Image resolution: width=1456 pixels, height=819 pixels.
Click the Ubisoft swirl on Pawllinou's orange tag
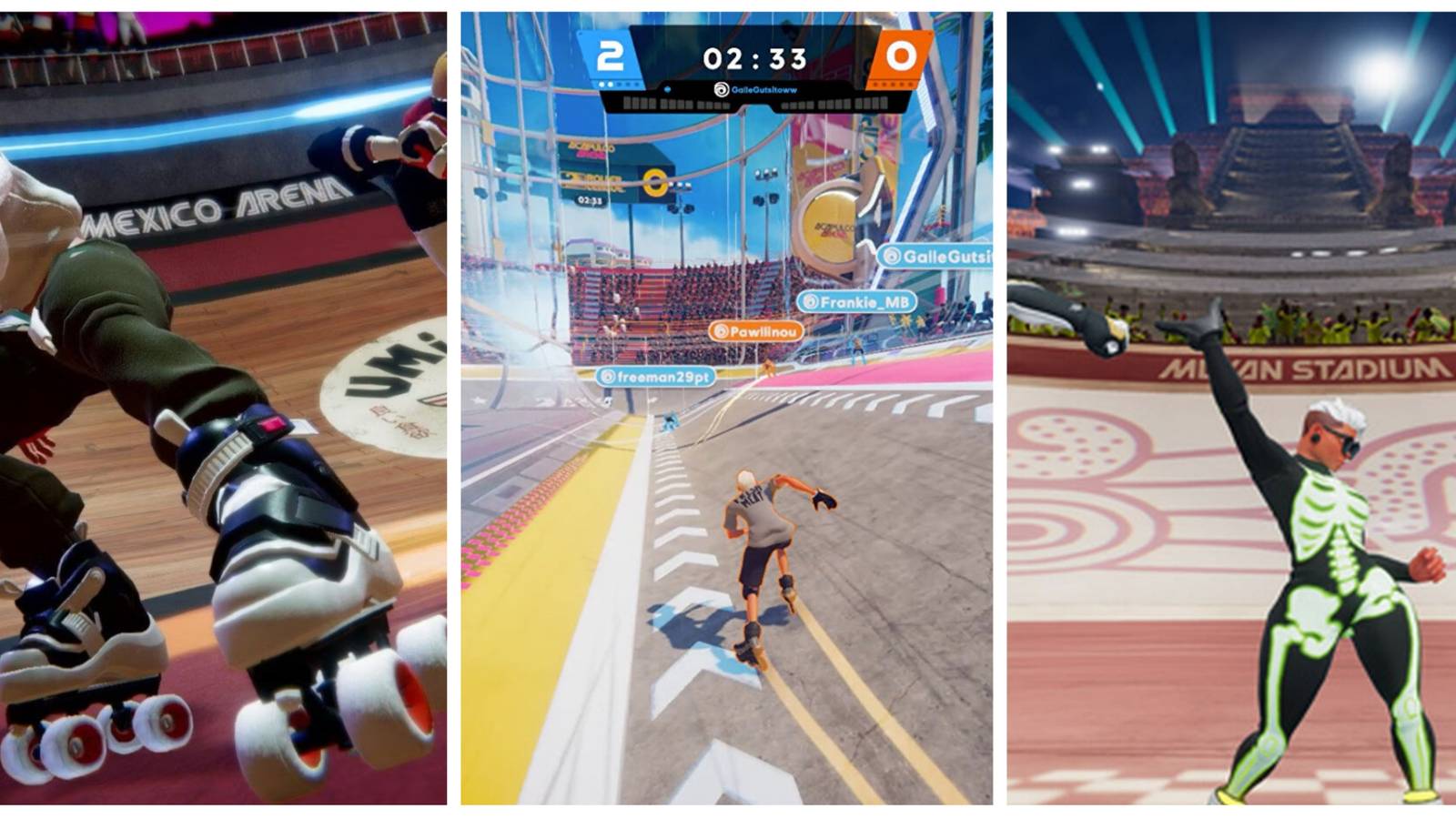click(x=720, y=331)
